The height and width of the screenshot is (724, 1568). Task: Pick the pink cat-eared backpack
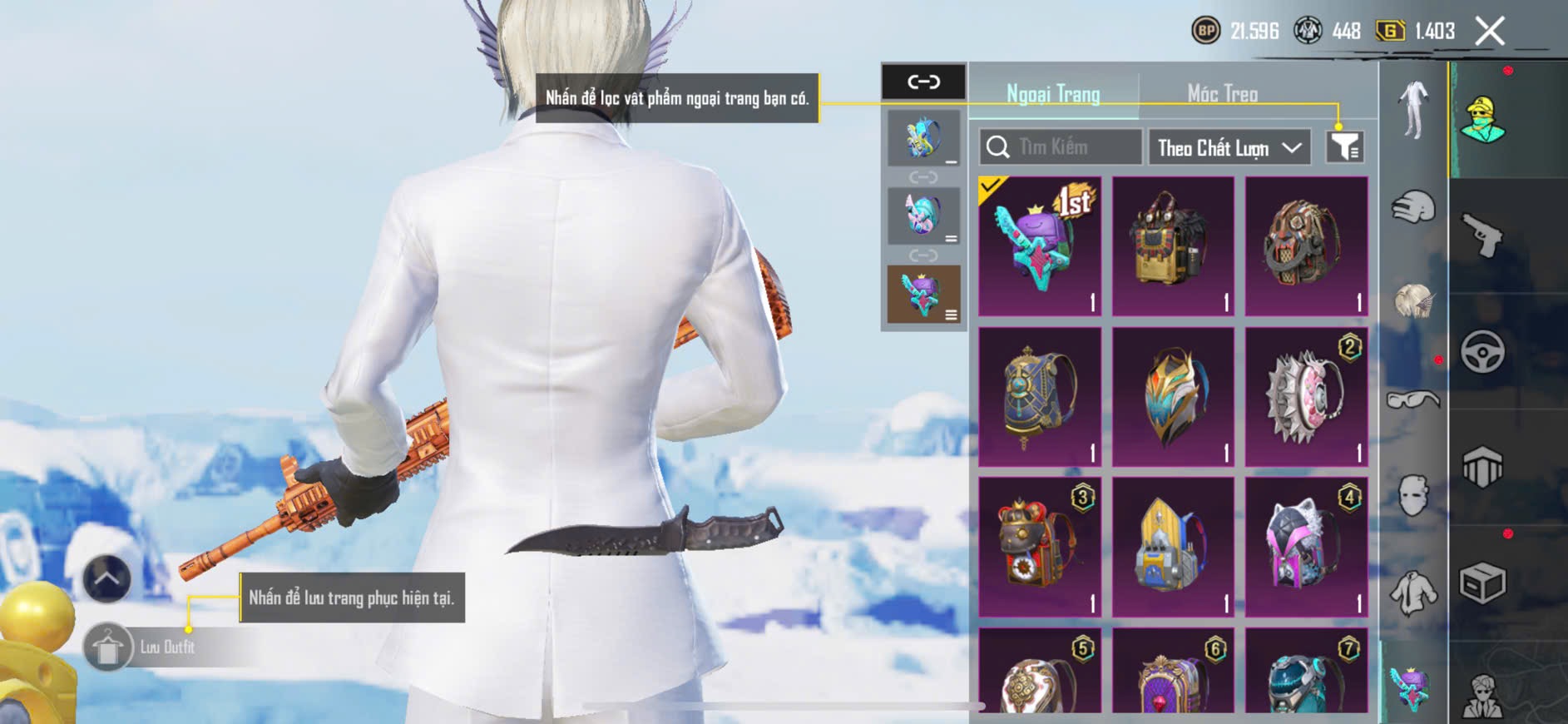pos(1306,547)
